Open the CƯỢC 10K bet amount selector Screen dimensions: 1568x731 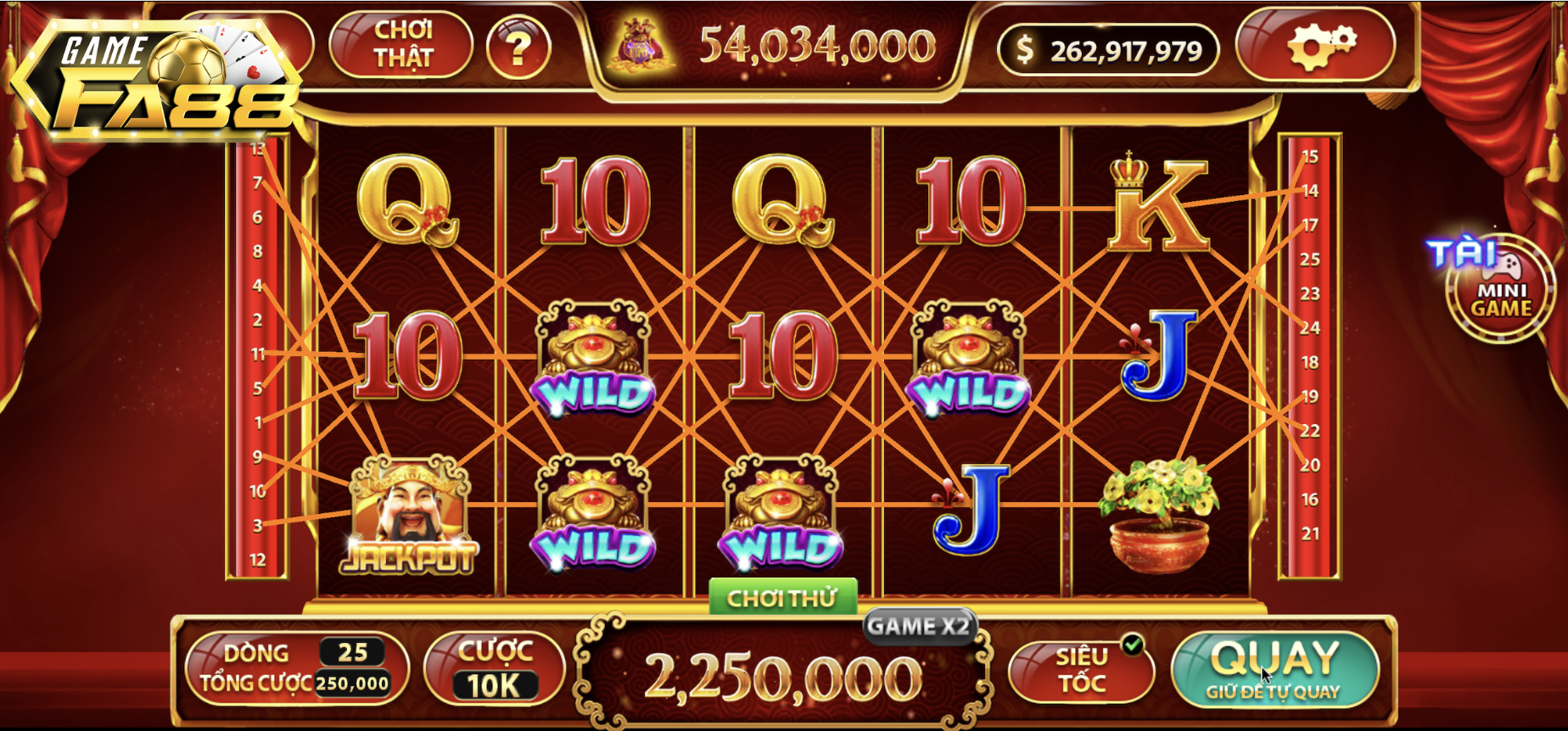point(493,669)
